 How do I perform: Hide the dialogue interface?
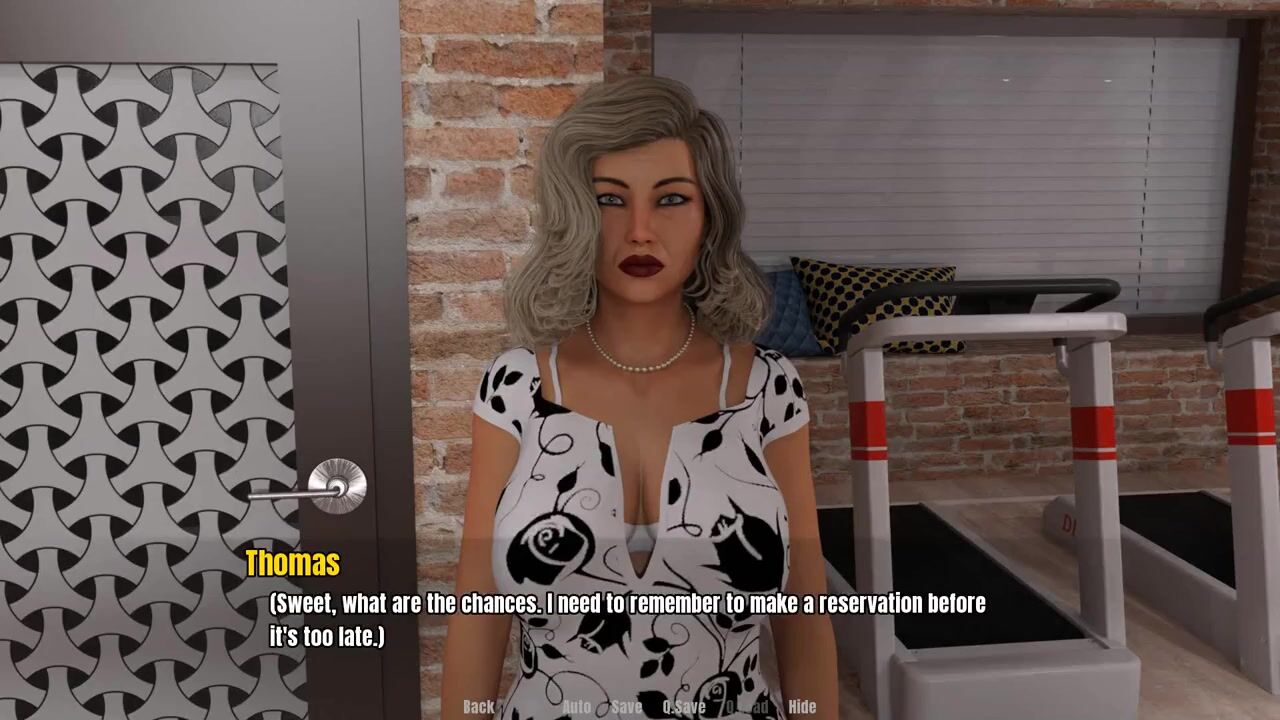click(802, 706)
